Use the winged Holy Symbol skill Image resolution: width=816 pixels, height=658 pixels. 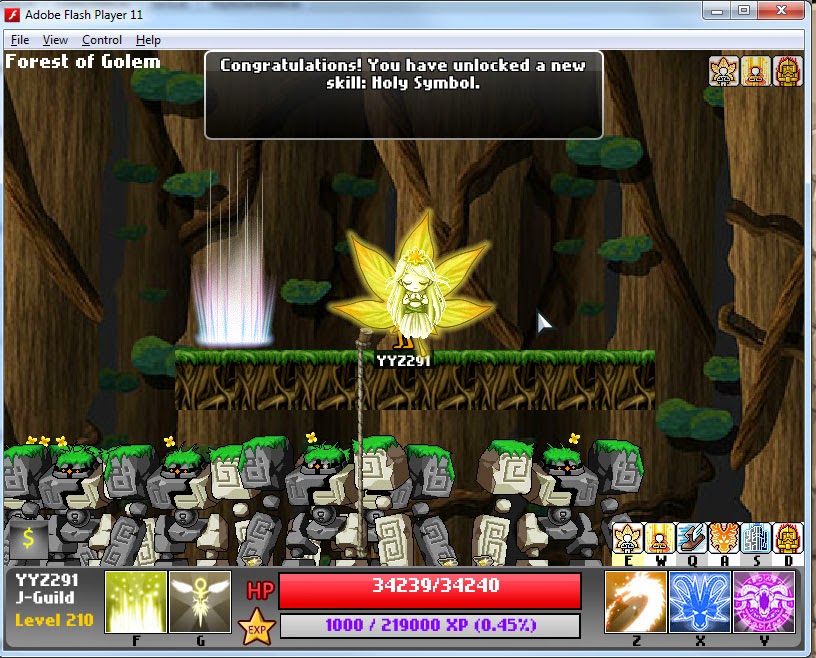coord(200,602)
